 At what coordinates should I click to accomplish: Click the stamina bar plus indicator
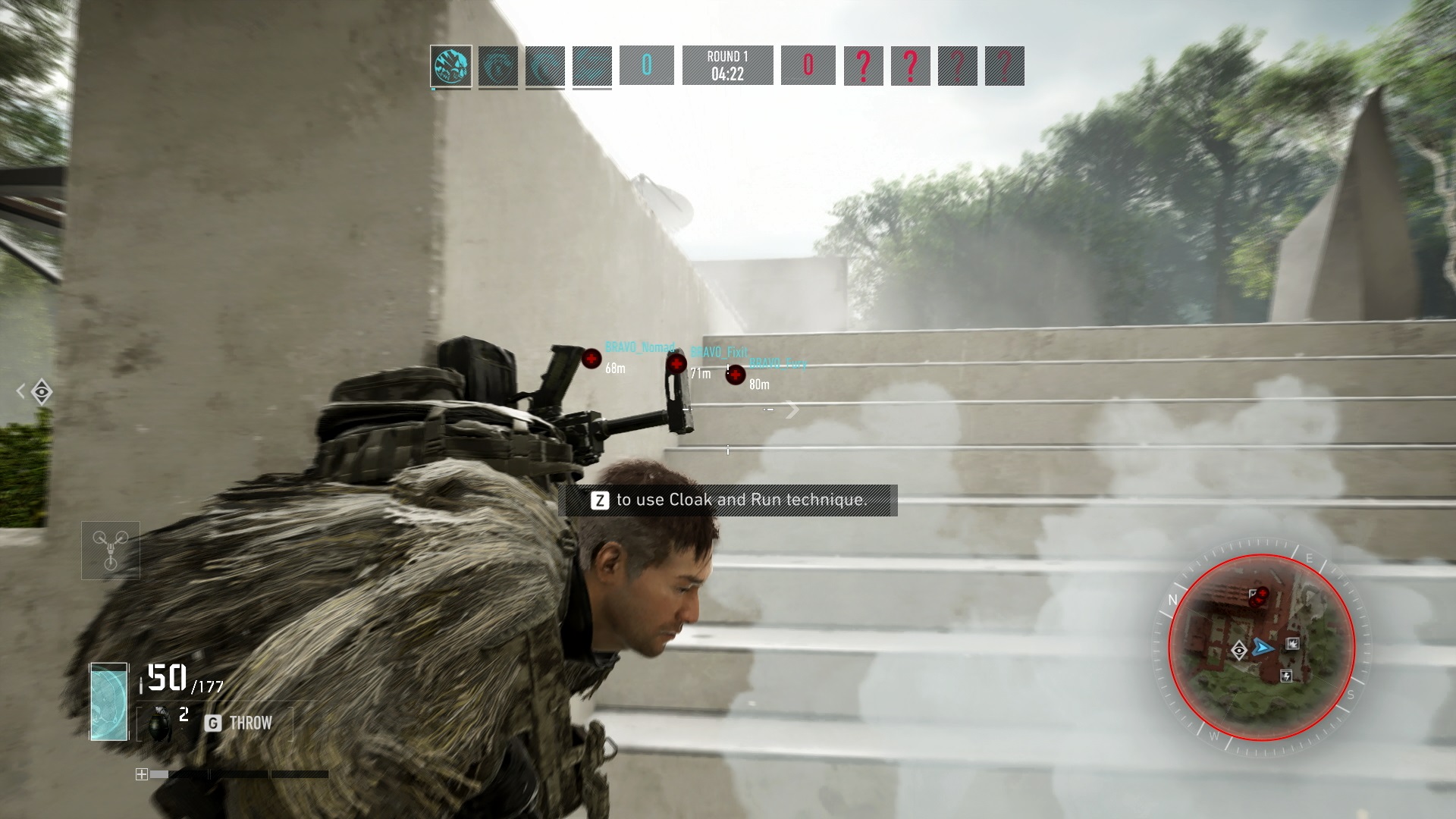tap(142, 774)
